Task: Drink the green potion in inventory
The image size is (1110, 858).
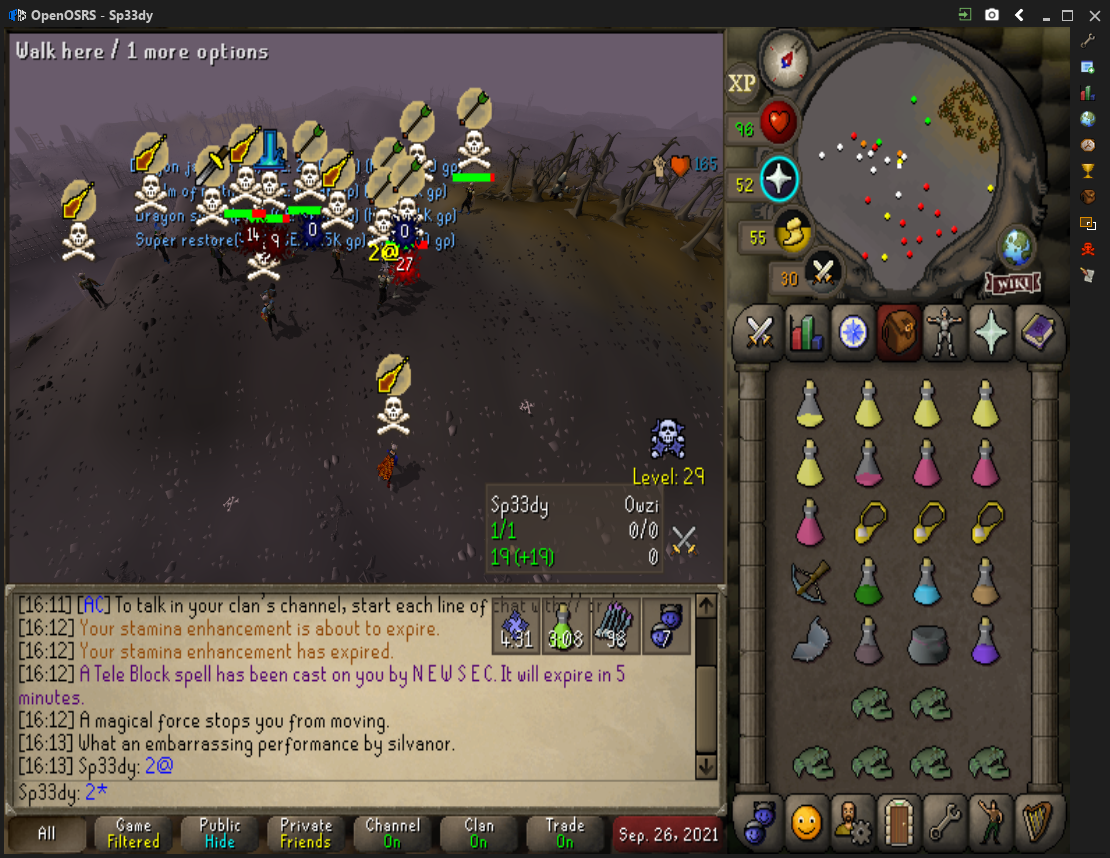Action: [x=868, y=580]
